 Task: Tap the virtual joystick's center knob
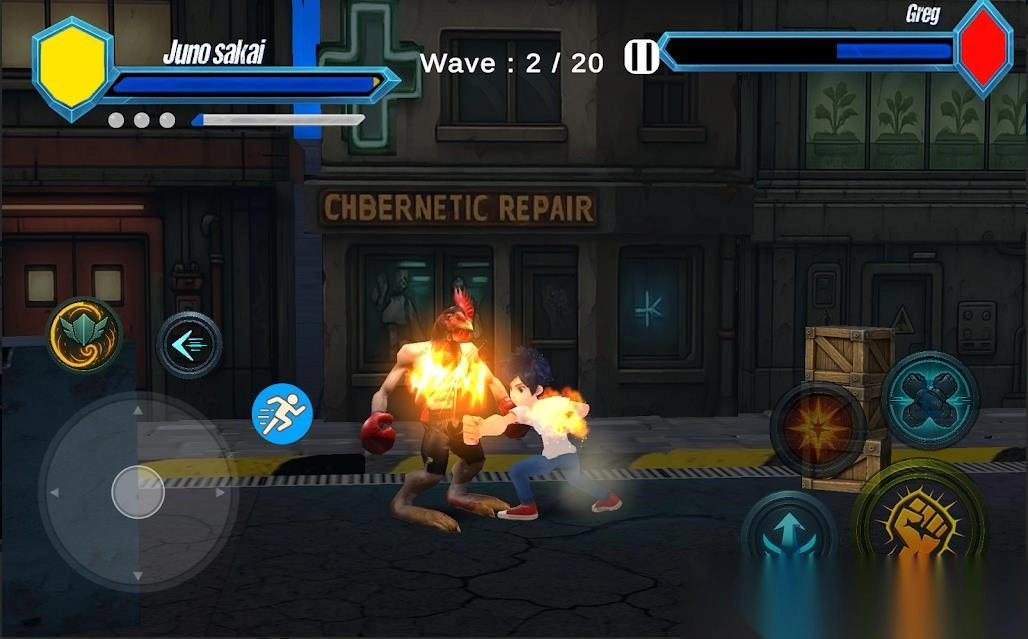coord(138,492)
